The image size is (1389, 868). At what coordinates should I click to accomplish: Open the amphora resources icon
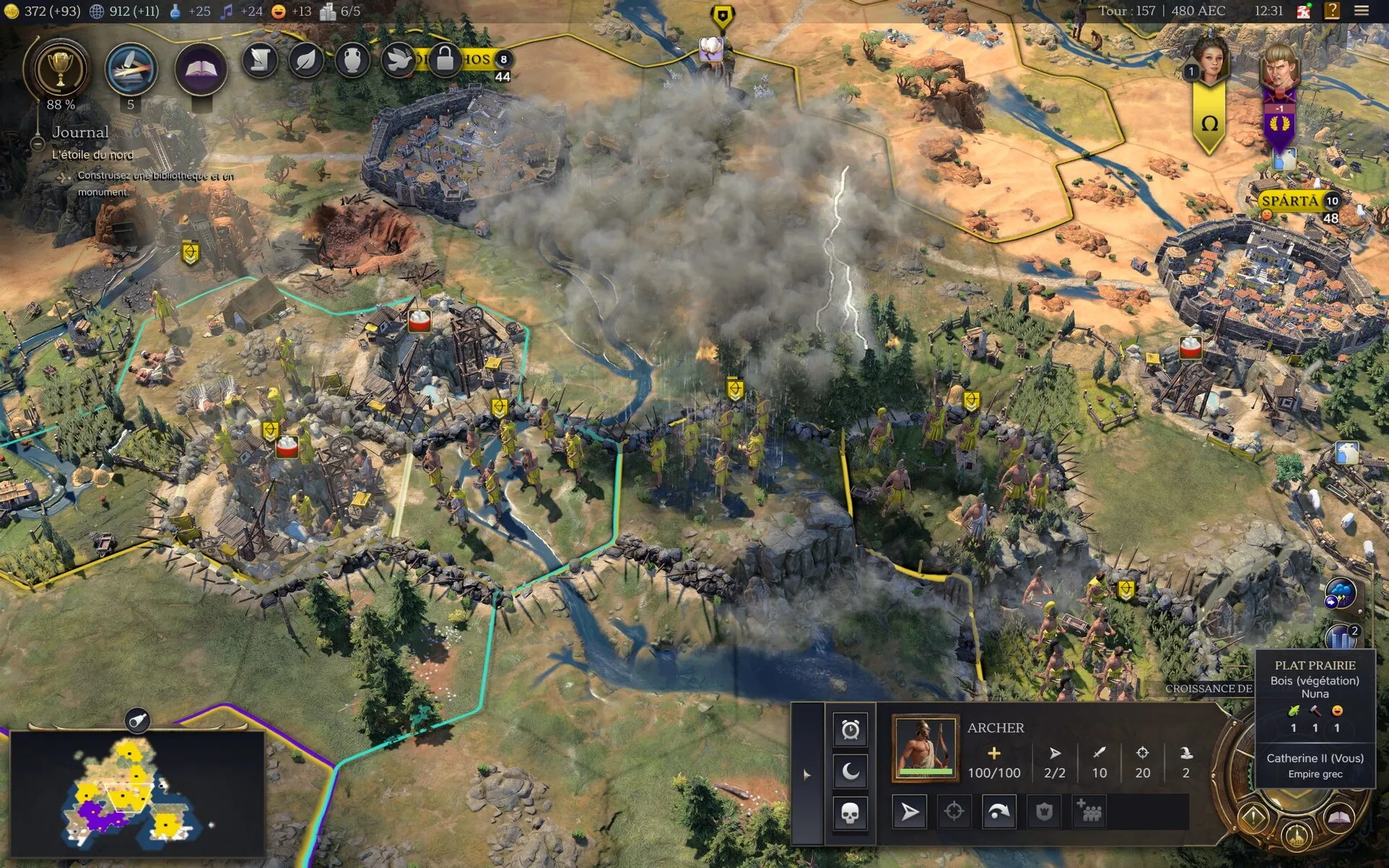click(352, 61)
